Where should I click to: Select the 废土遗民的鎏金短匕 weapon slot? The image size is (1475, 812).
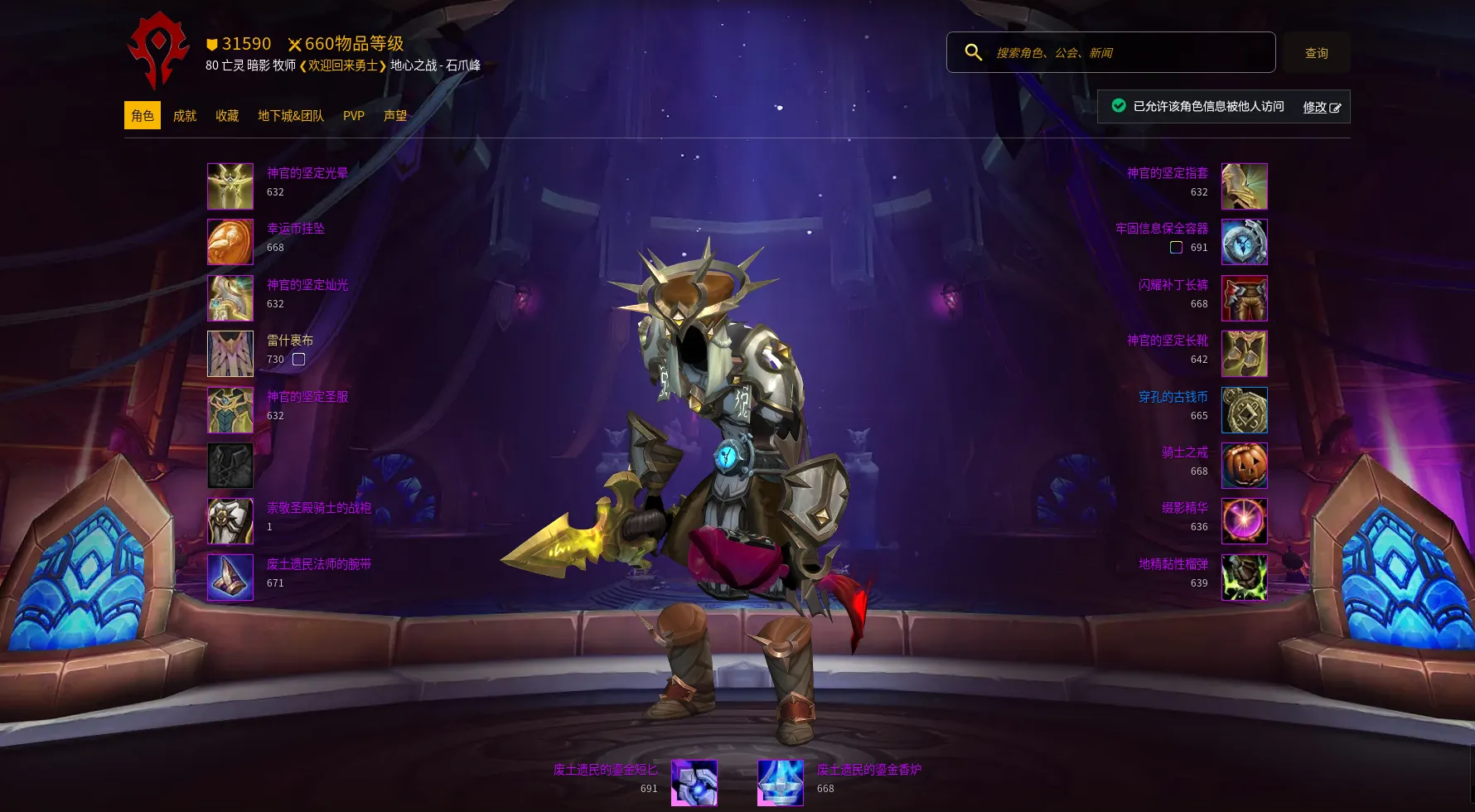694,783
